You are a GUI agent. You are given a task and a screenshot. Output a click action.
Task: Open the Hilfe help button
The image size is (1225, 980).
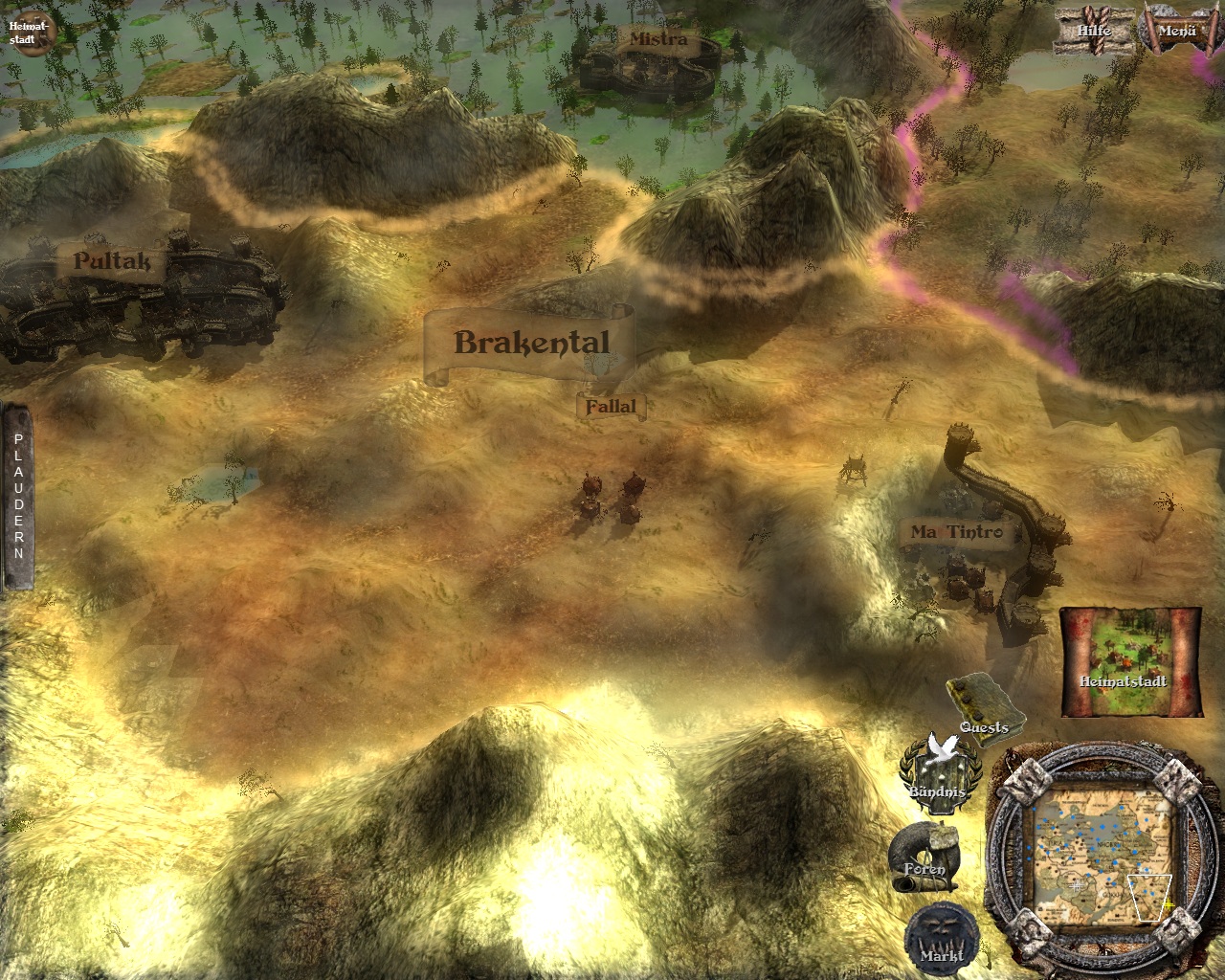(1094, 31)
